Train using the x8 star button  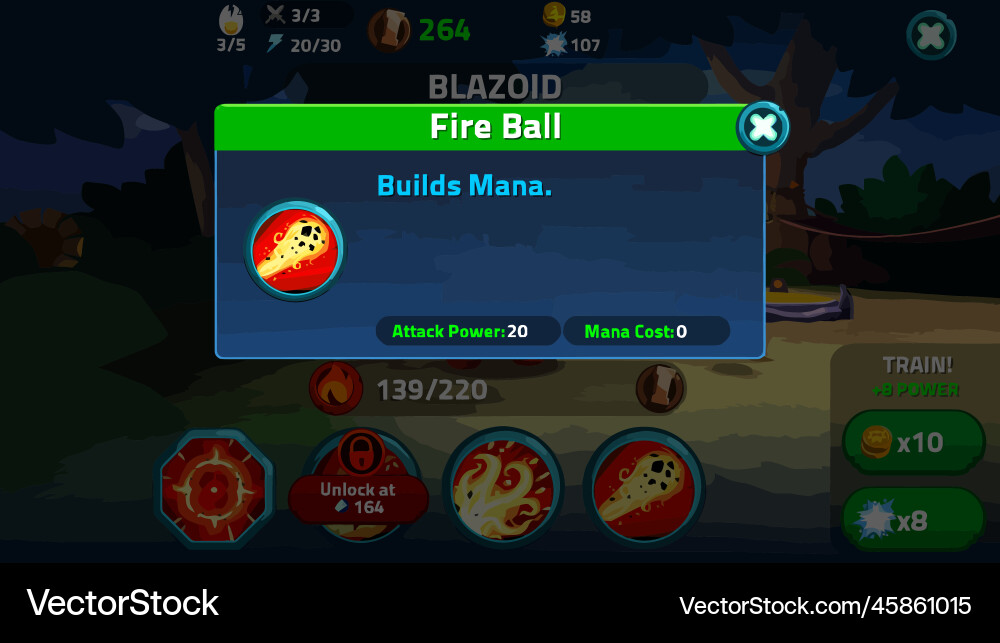coord(913,519)
